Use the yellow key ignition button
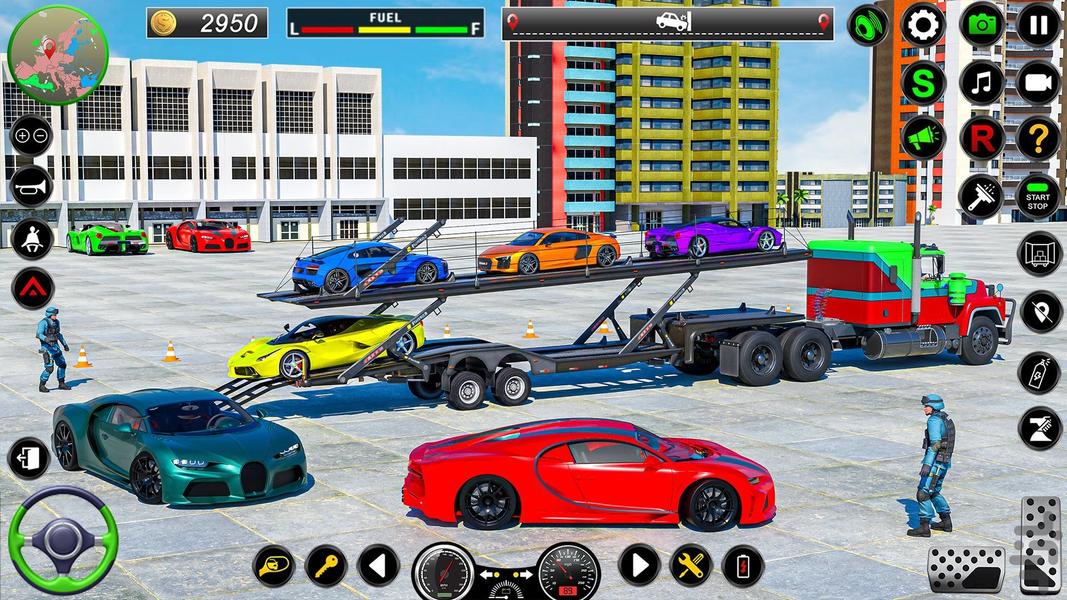Viewport: 1067px width, 600px height. [x=326, y=566]
